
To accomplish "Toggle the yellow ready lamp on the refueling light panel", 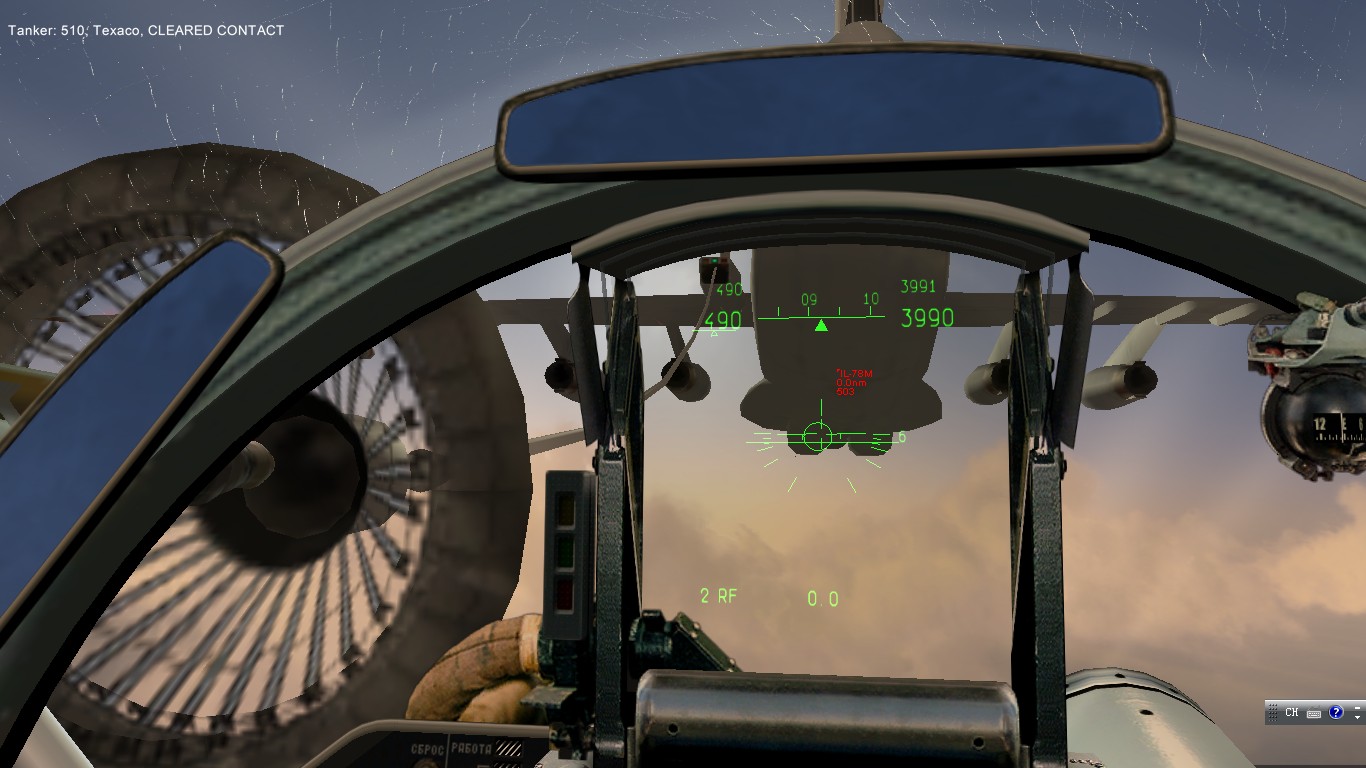I will coord(564,510).
